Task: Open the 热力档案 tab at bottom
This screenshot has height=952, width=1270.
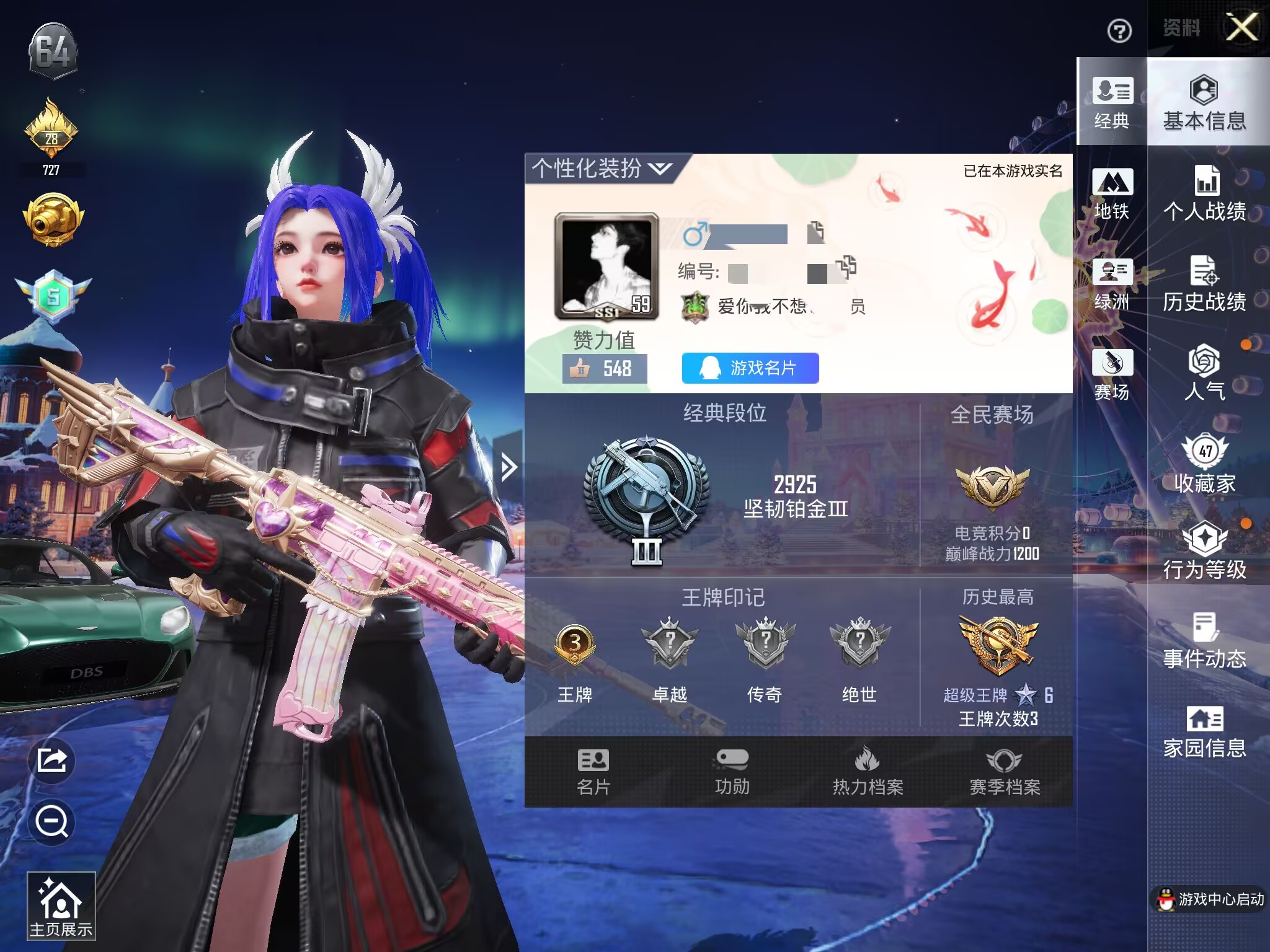Action: [868, 772]
